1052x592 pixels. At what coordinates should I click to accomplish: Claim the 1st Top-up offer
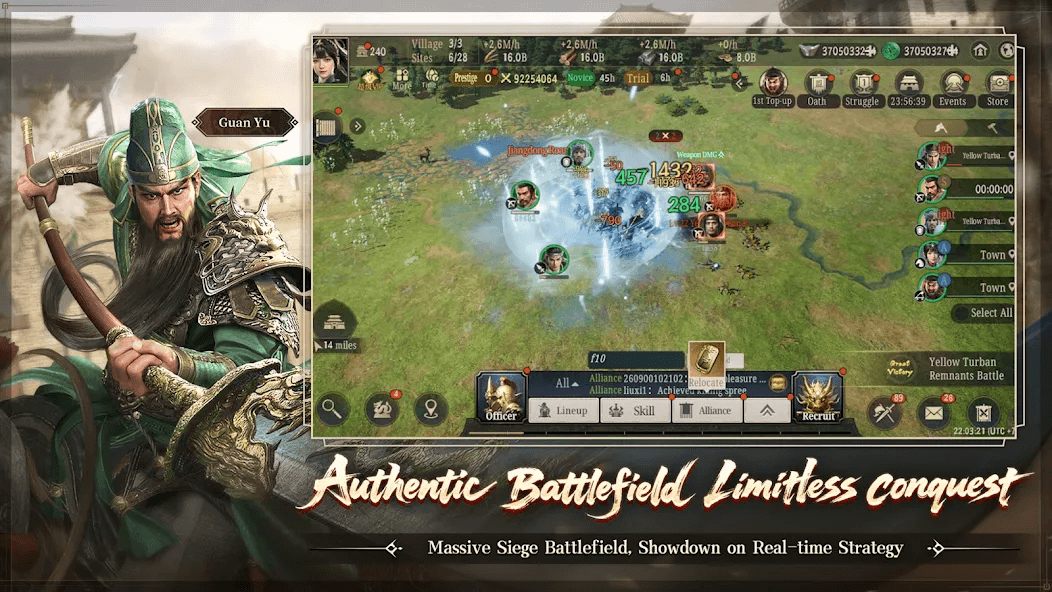(x=772, y=86)
